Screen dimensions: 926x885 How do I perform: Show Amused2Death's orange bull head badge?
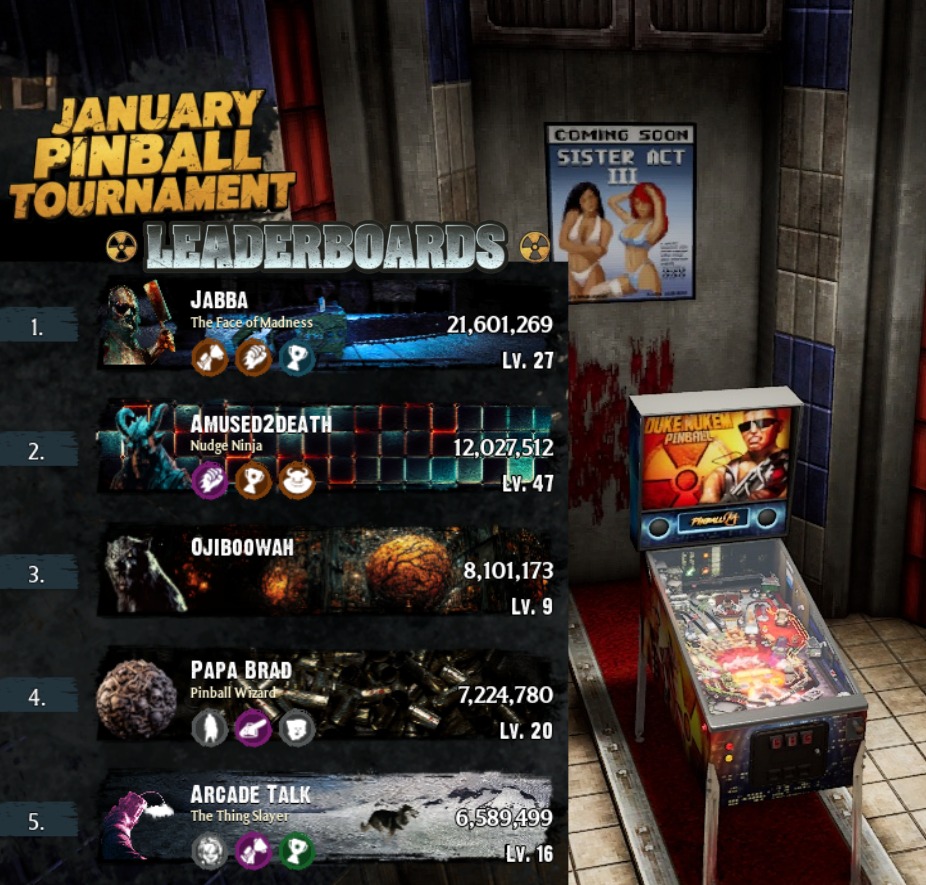point(297,479)
